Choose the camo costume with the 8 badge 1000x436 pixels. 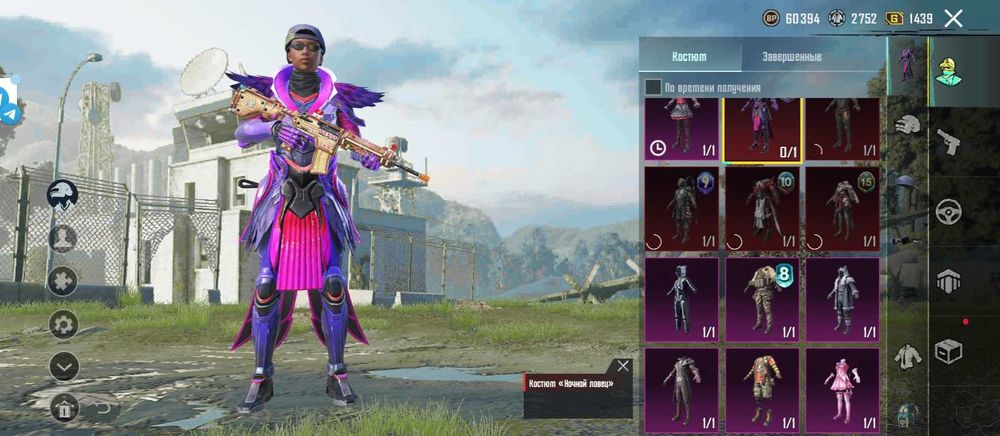pyautogui.click(x=762, y=297)
